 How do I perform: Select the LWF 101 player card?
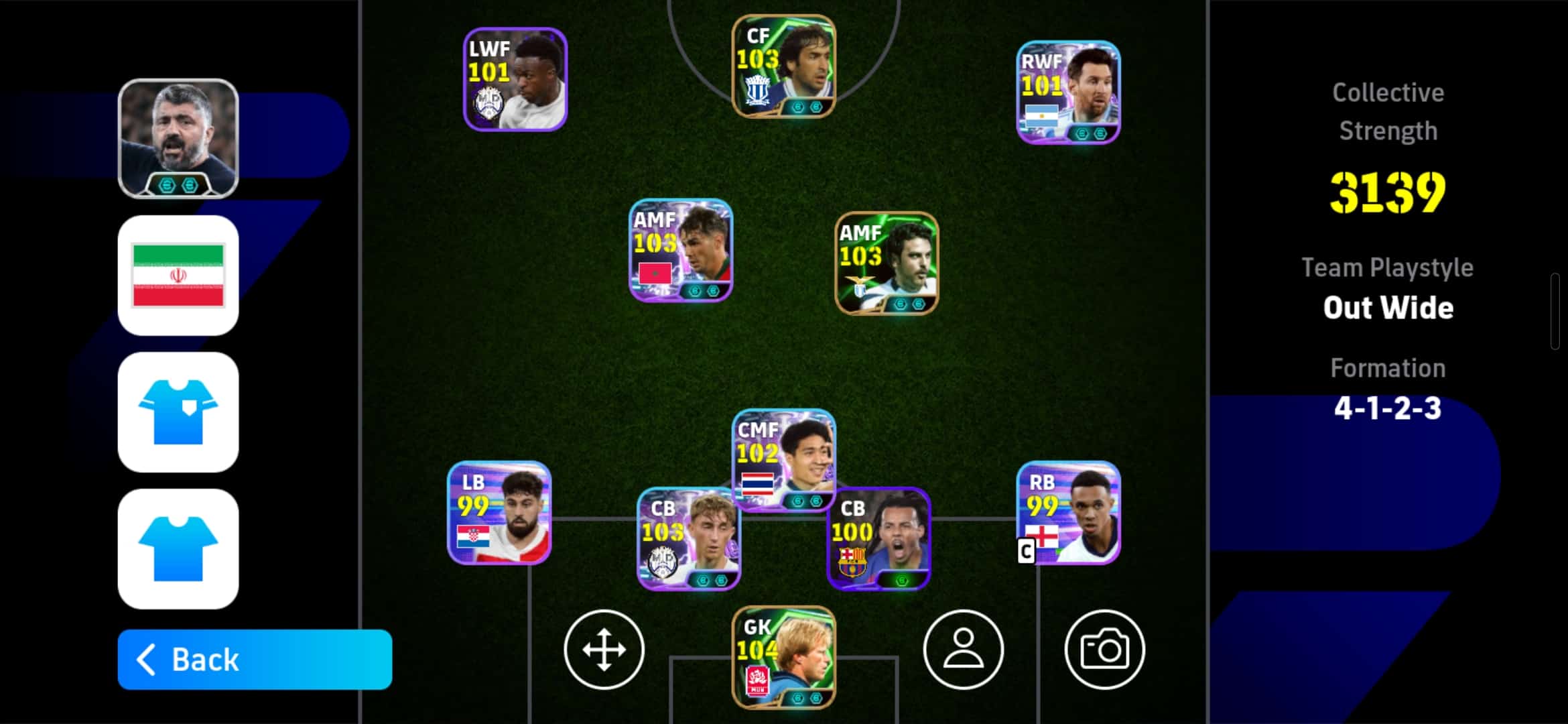point(515,79)
